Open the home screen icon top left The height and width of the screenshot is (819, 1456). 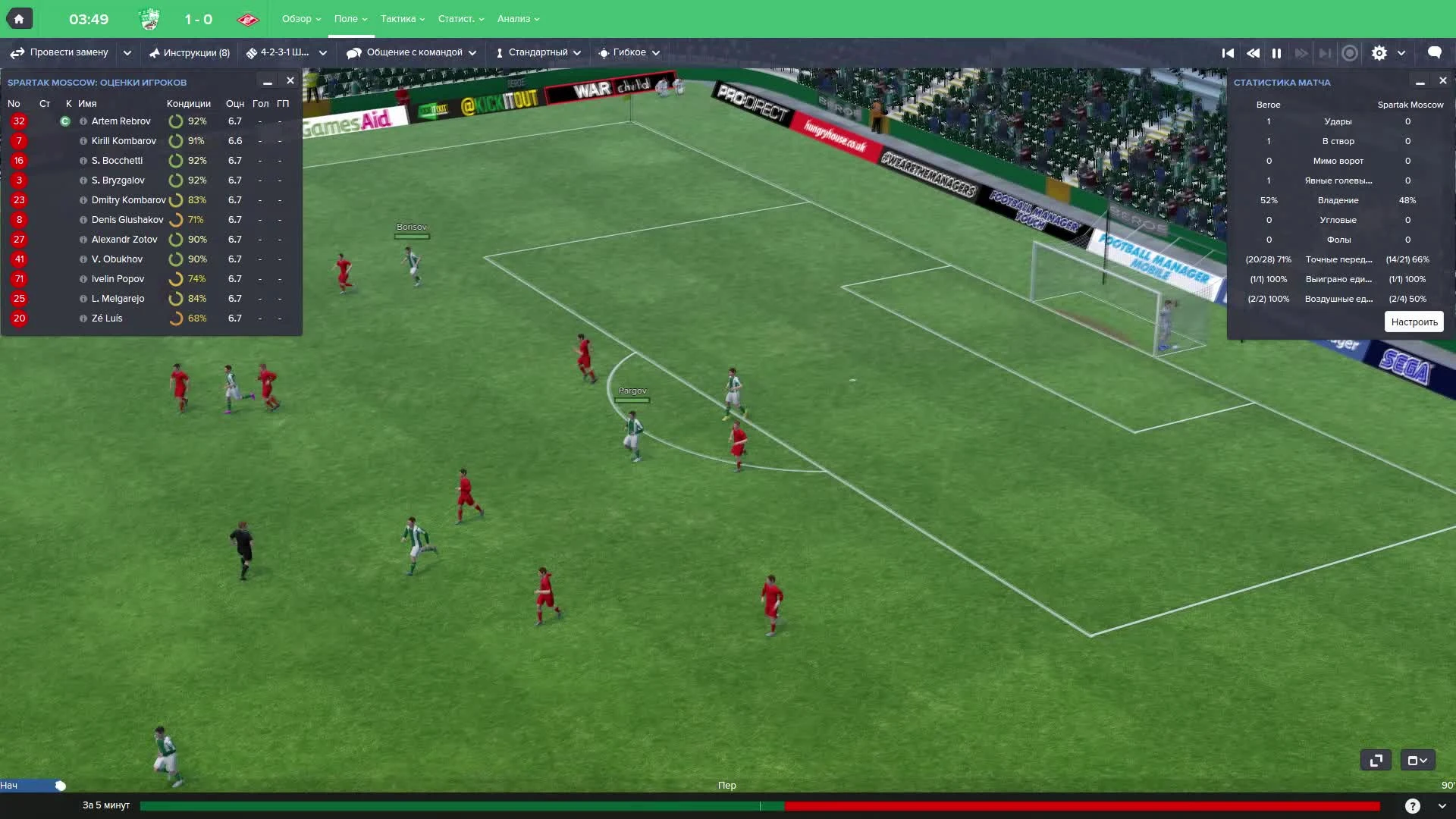click(19, 17)
